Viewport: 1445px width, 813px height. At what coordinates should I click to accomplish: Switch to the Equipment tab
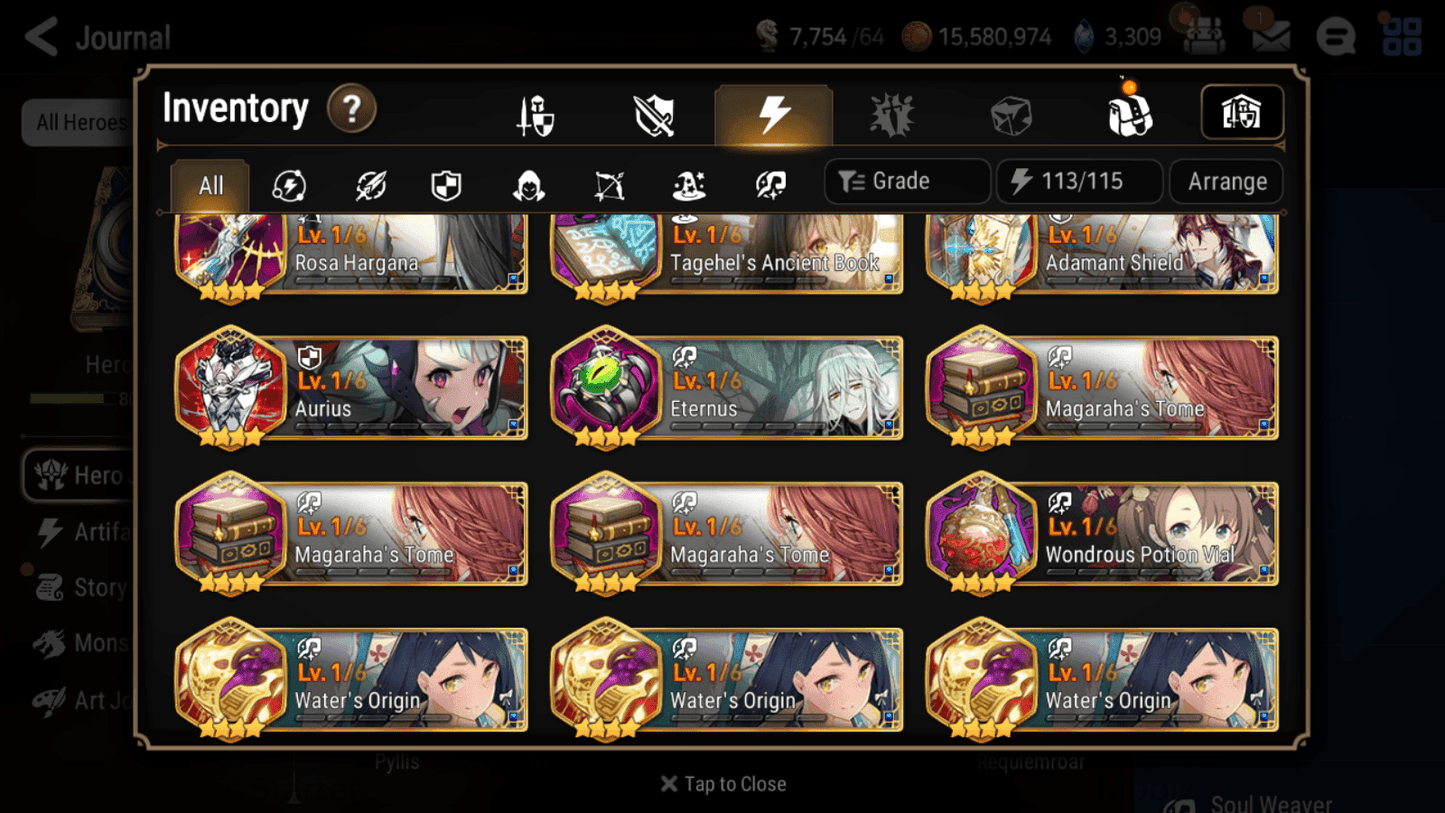(x=537, y=113)
